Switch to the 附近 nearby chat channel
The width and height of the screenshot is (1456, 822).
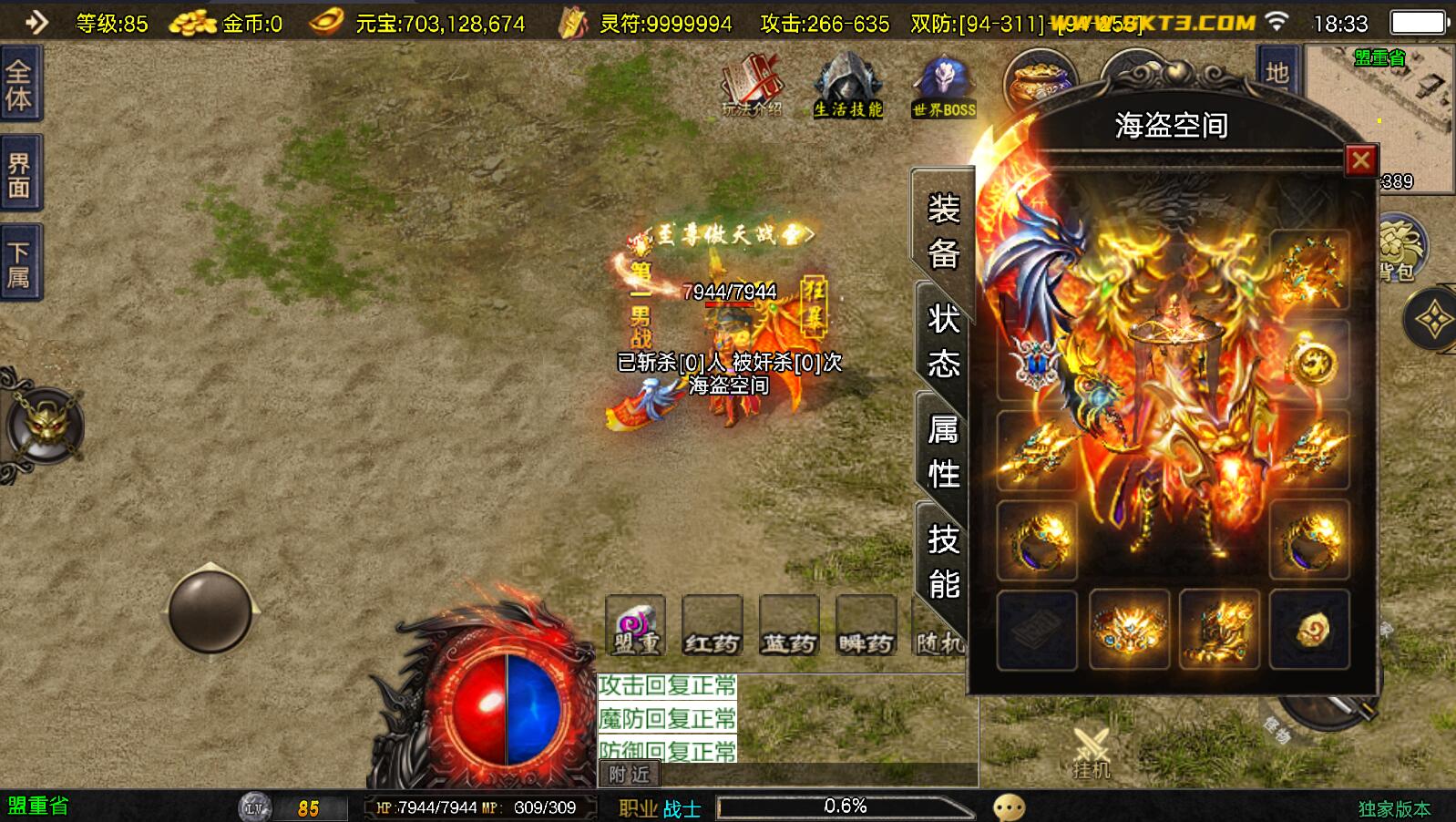click(x=630, y=775)
